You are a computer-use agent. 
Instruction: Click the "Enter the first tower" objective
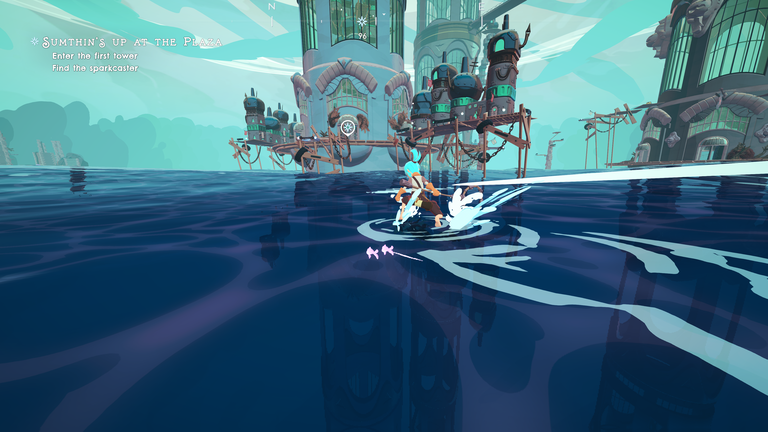click(x=95, y=56)
